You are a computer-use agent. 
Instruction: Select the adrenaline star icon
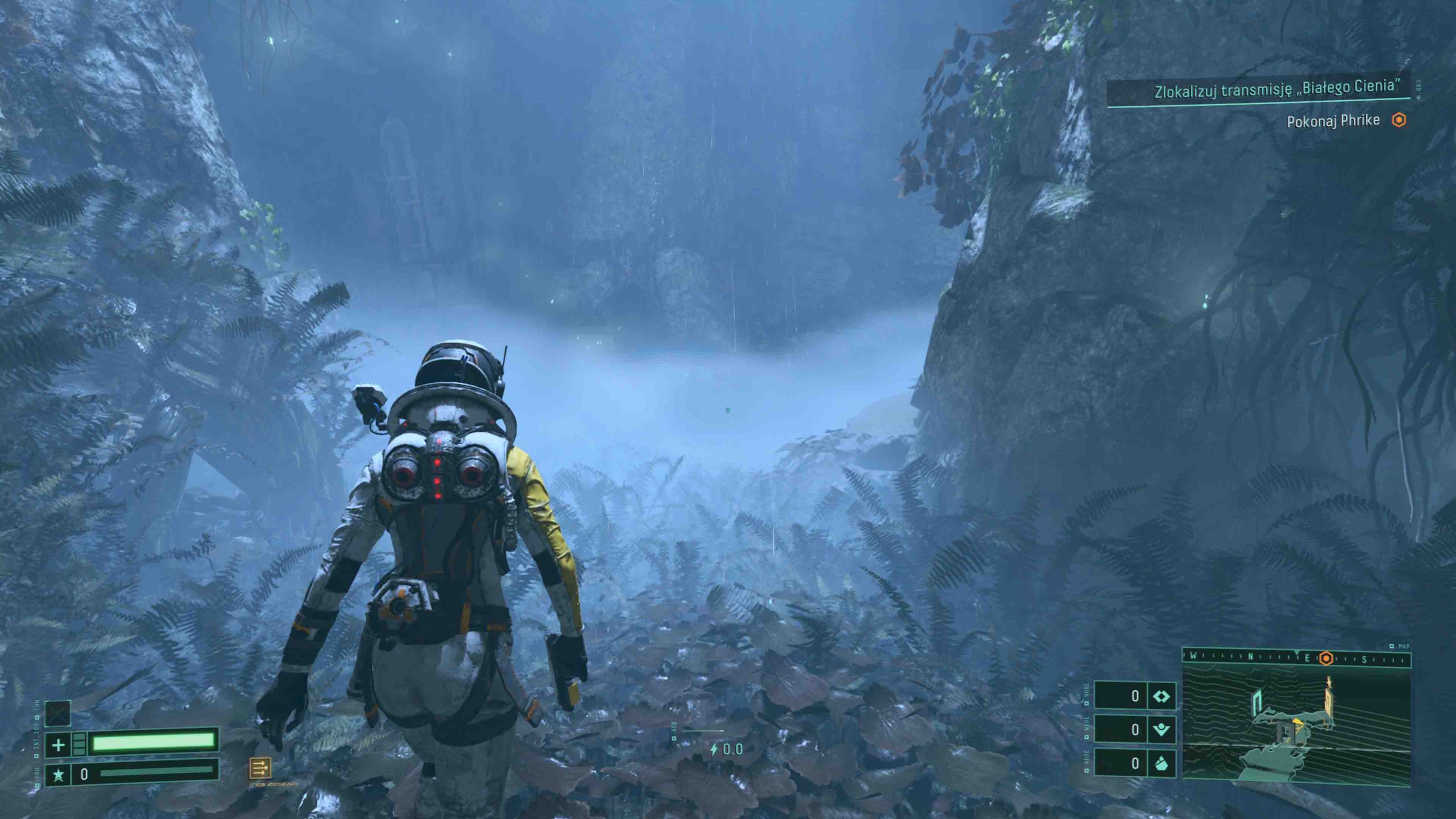click(x=59, y=776)
